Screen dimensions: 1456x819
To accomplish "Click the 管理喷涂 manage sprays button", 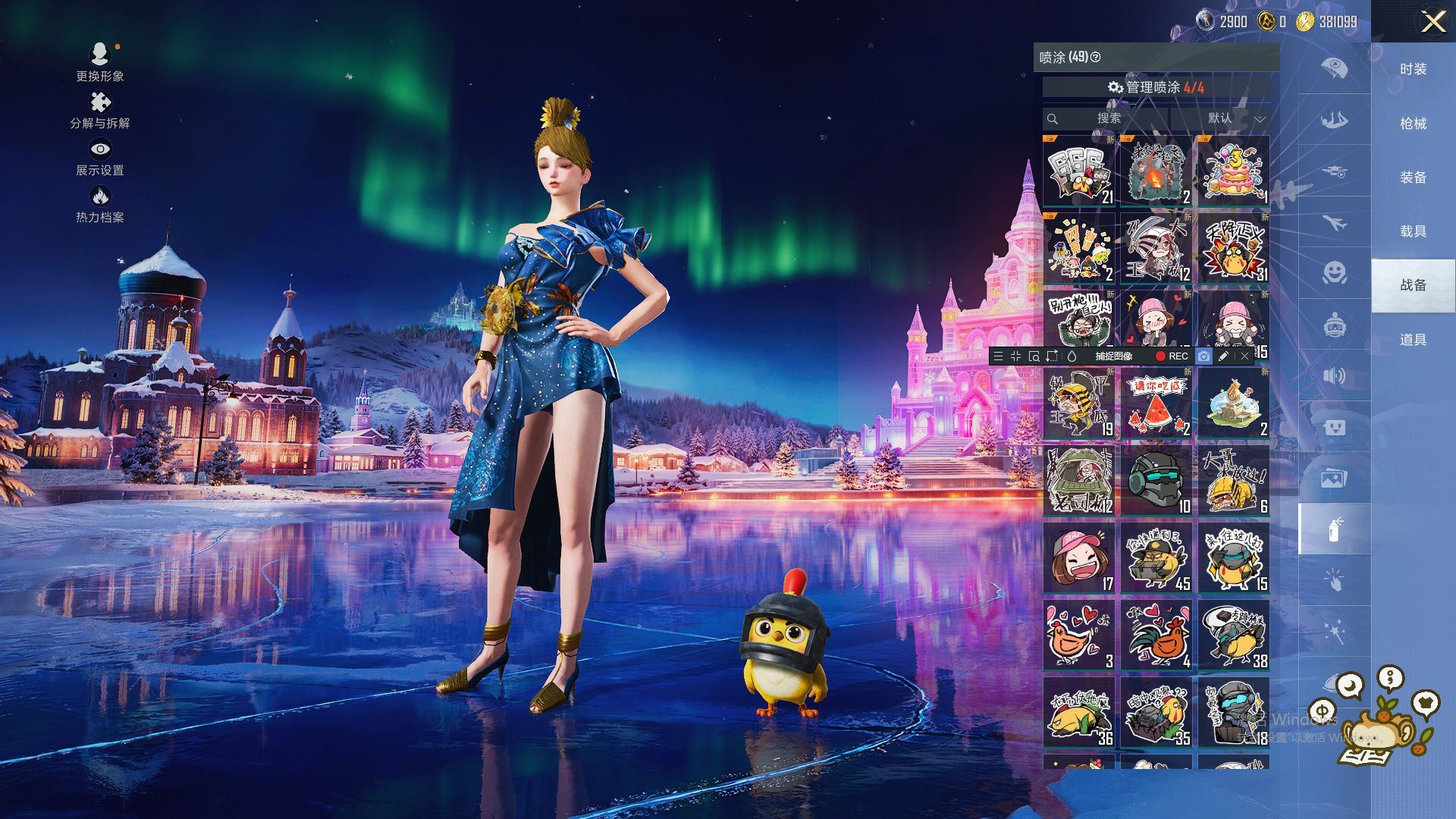I will click(x=1156, y=87).
